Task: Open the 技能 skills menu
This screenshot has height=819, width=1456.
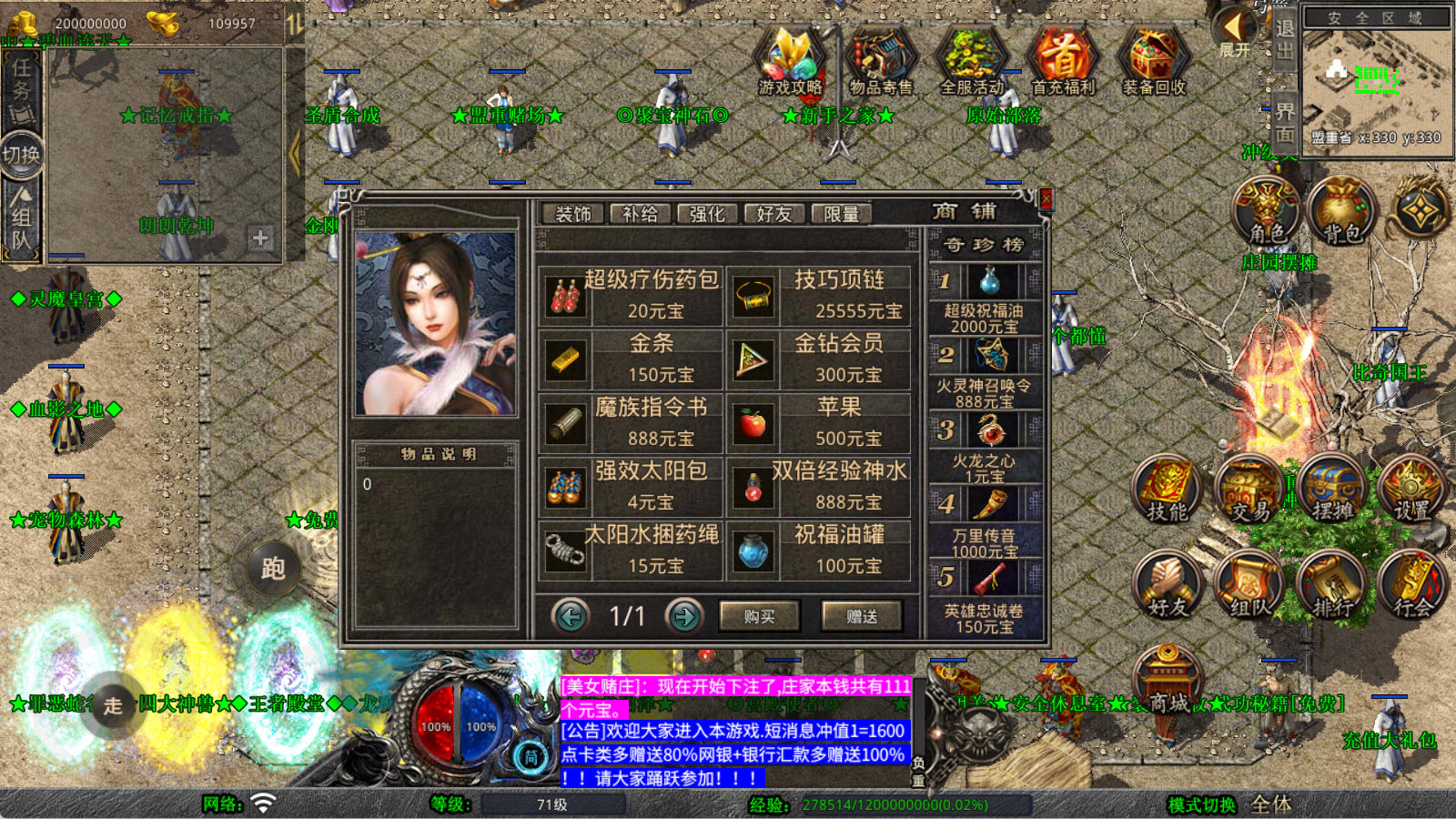Action: coord(1167,490)
